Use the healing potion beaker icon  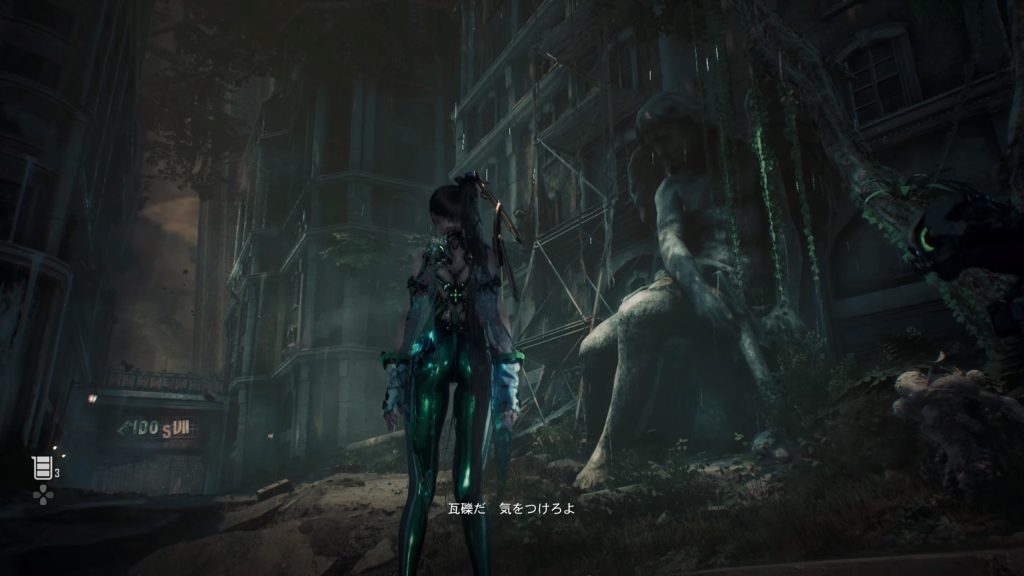[42, 469]
